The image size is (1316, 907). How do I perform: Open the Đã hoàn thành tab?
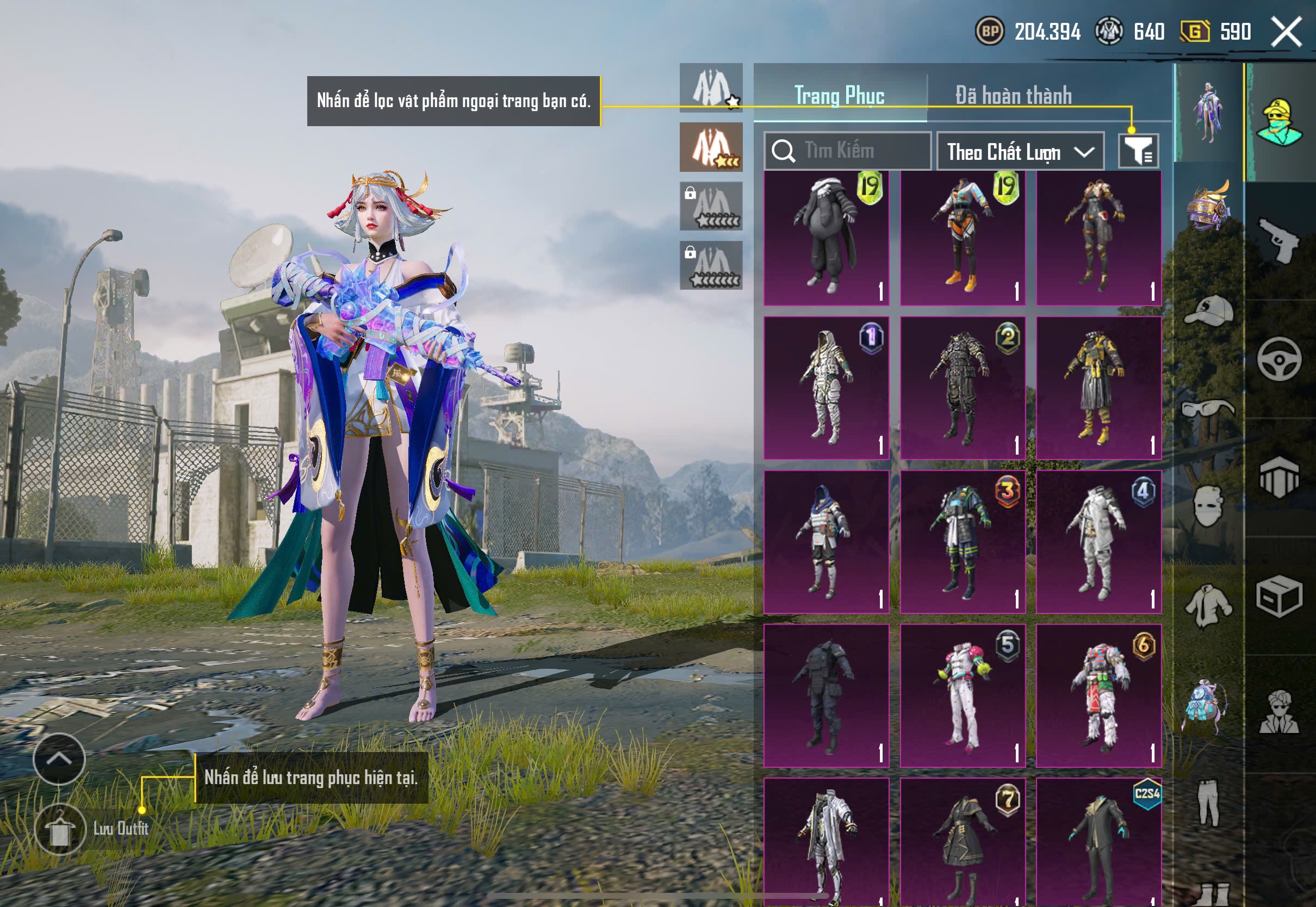point(1014,96)
